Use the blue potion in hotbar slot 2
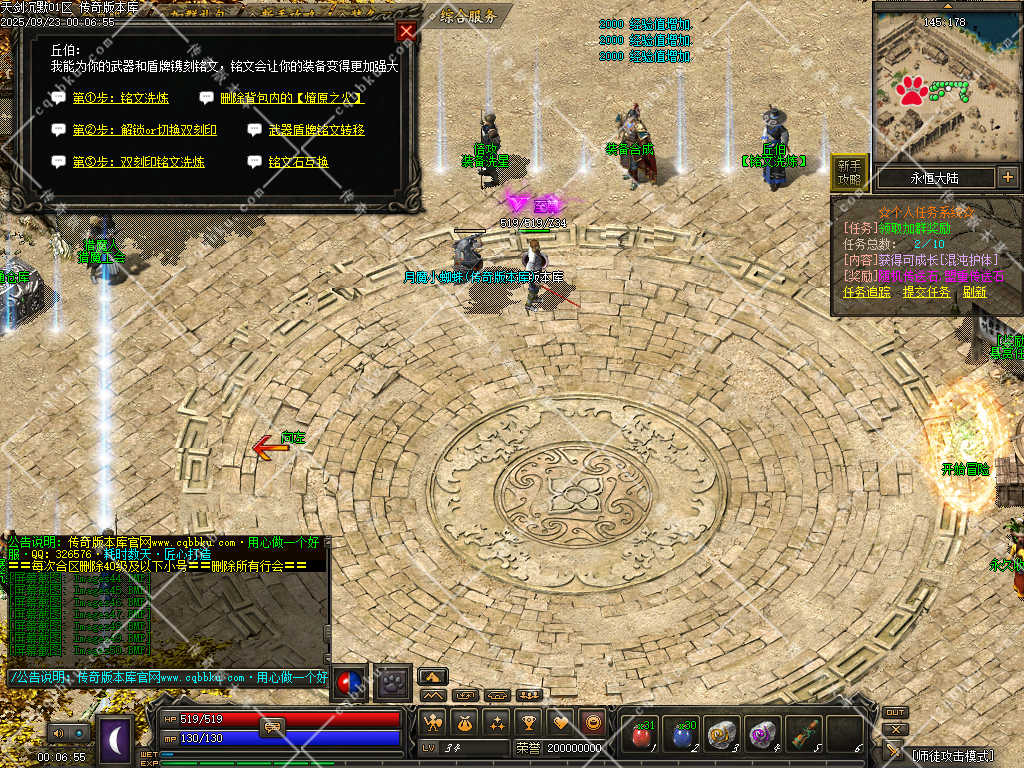Screen dimensions: 1024x768 [680, 736]
